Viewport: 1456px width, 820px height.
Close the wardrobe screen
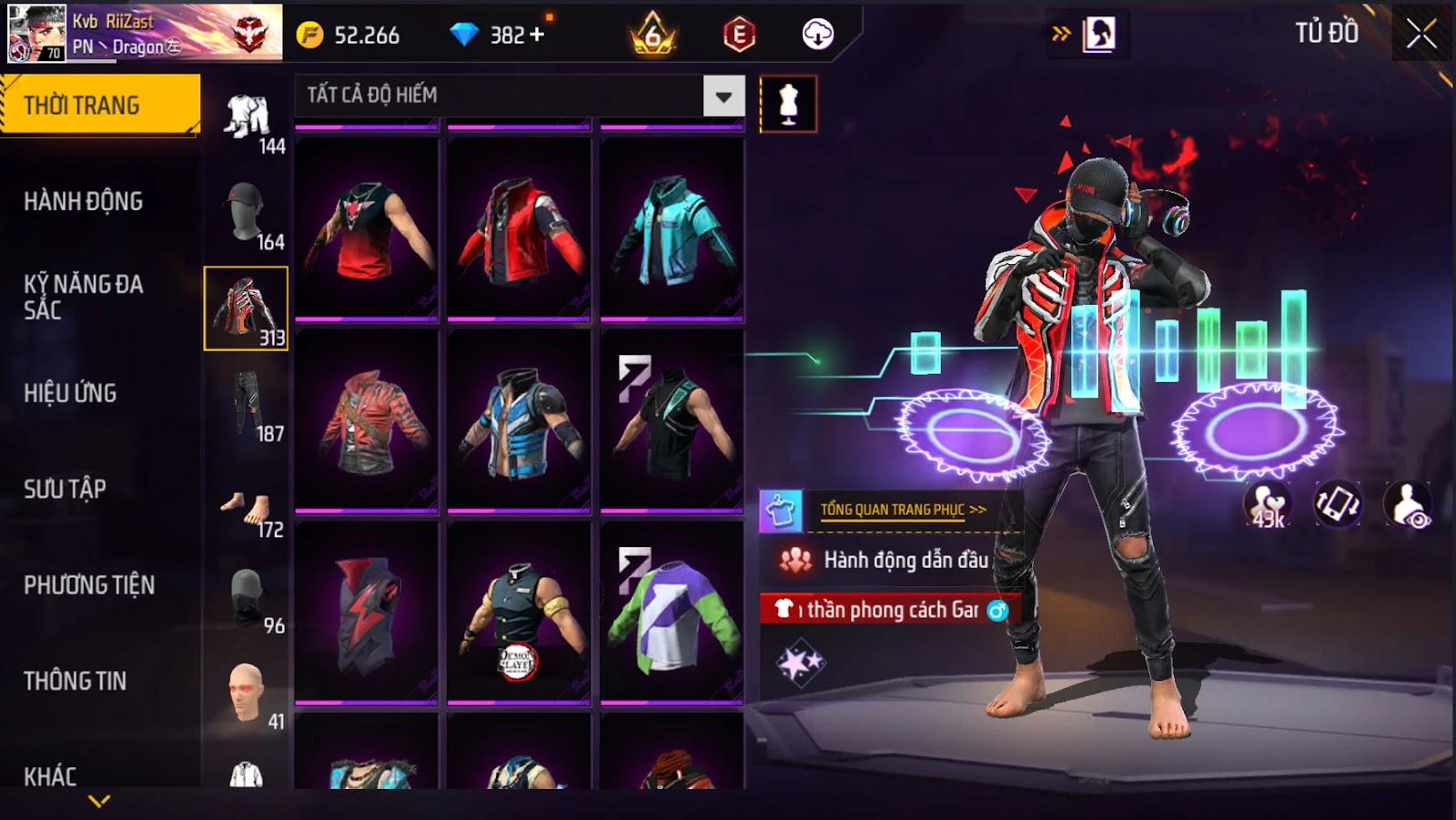pyautogui.click(x=1421, y=35)
